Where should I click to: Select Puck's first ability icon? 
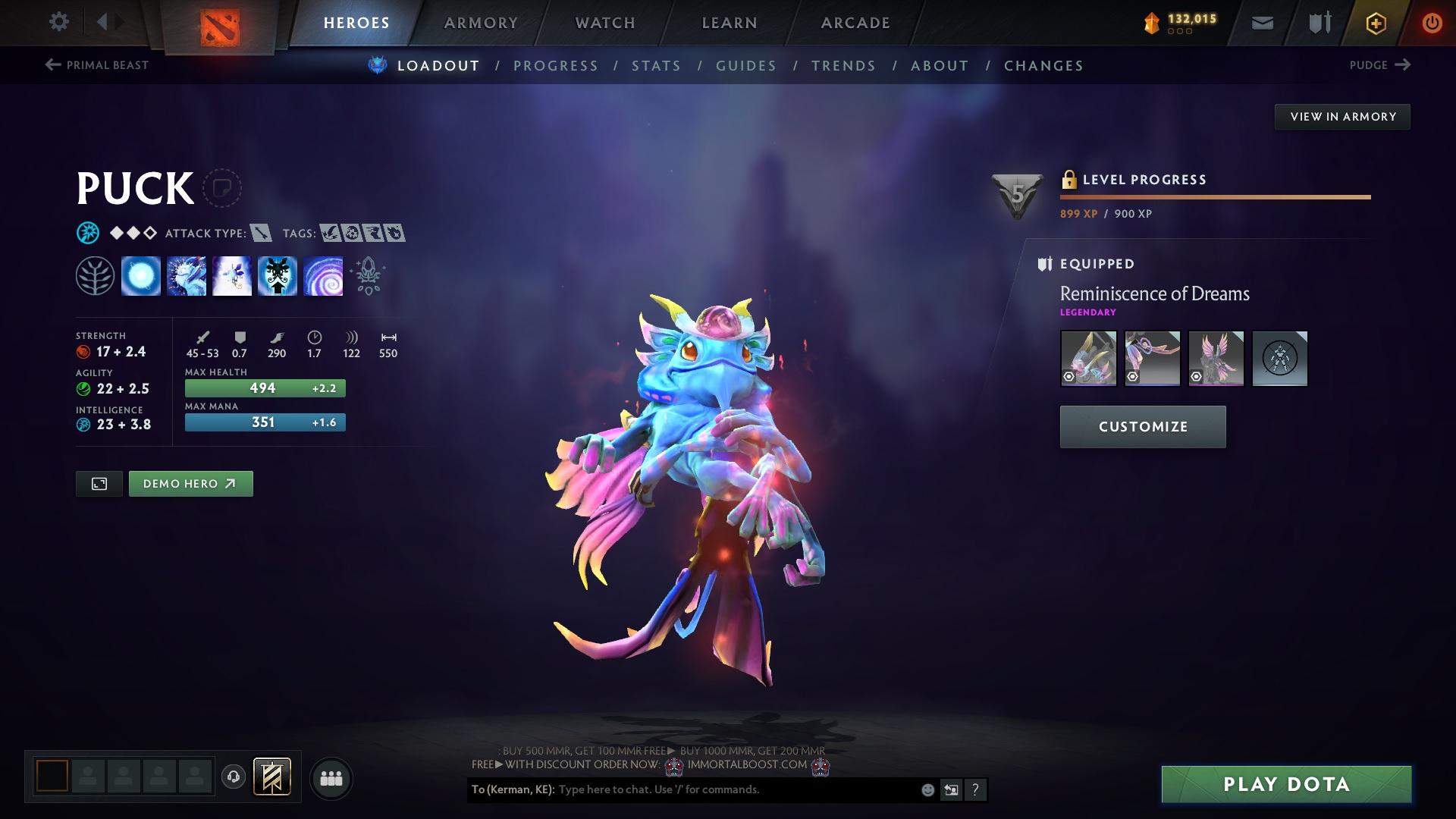[140, 276]
